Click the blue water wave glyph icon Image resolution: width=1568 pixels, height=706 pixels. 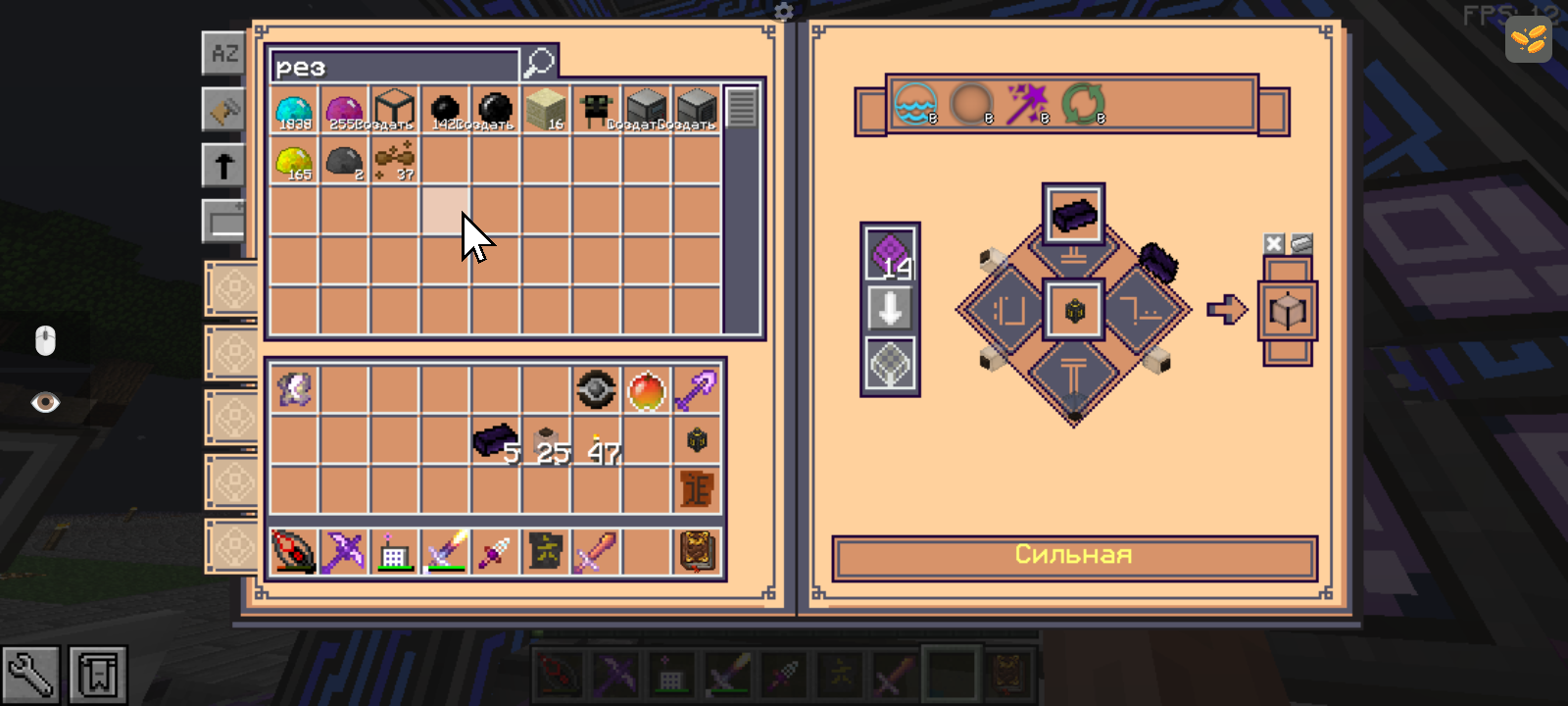915,103
